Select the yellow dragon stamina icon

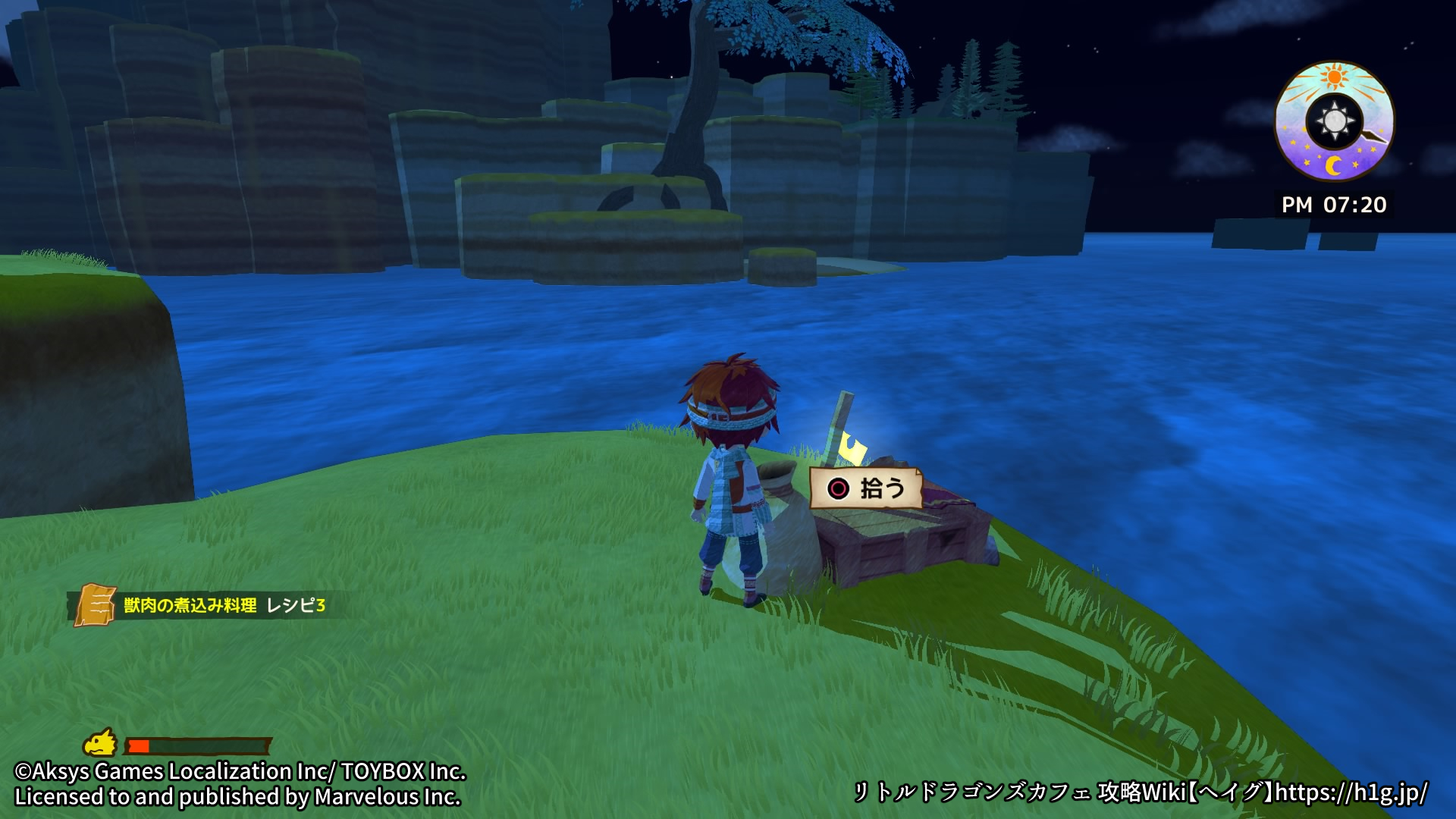(x=100, y=743)
